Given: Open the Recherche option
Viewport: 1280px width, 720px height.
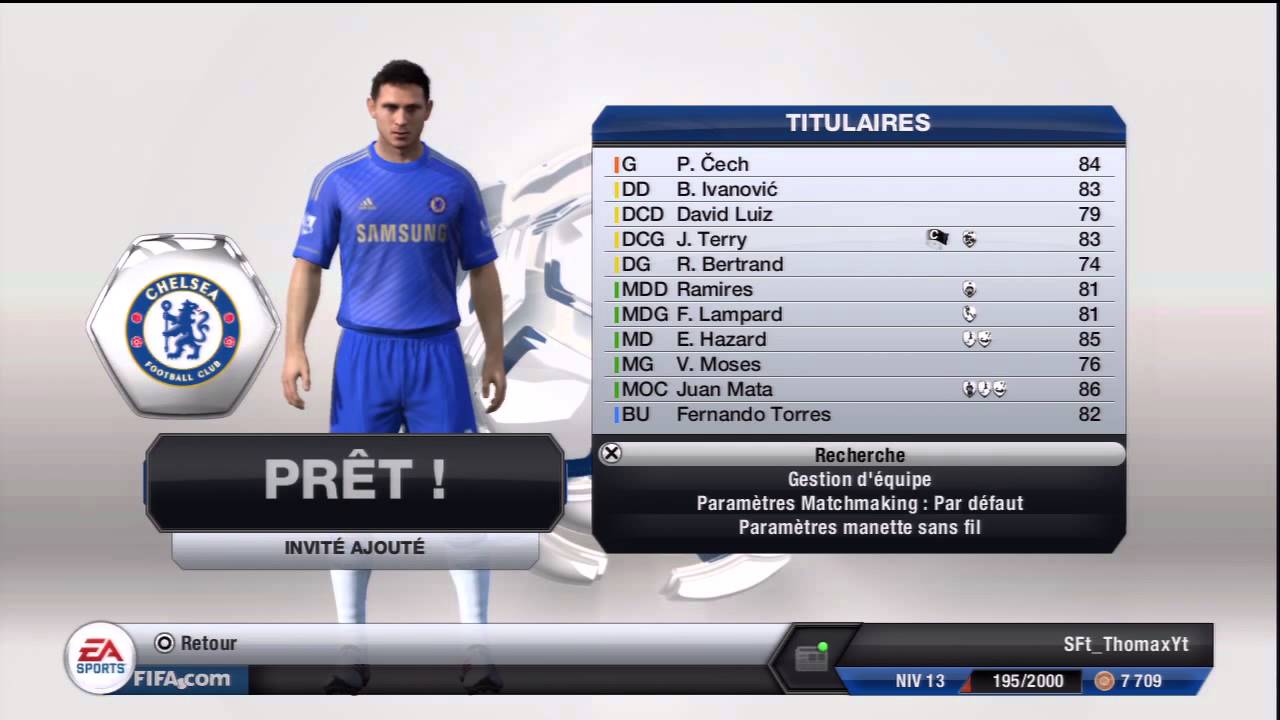Looking at the screenshot, I should [859, 455].
